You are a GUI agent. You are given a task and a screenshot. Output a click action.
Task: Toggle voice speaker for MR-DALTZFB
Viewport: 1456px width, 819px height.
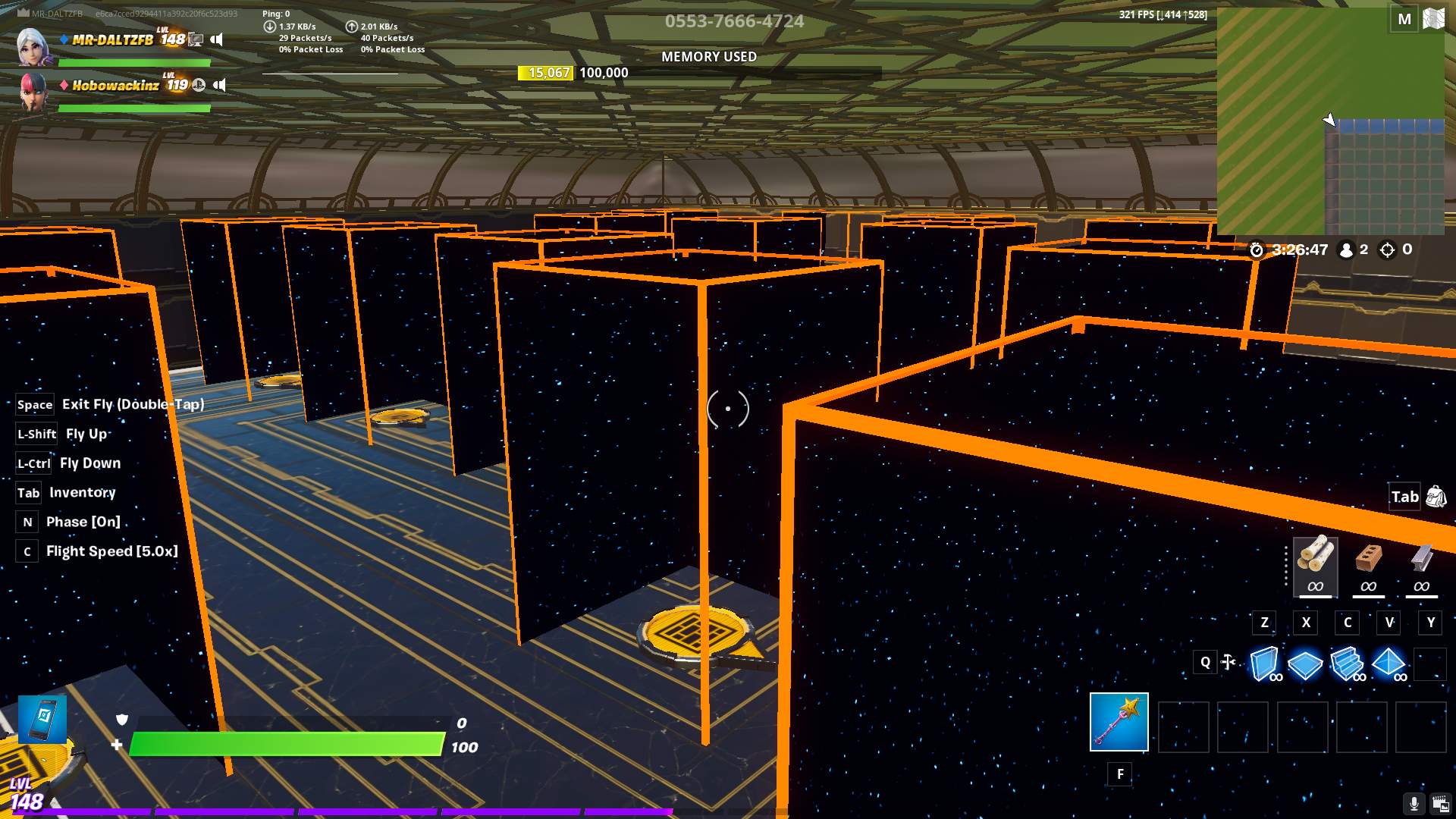(x=217, y=39)
